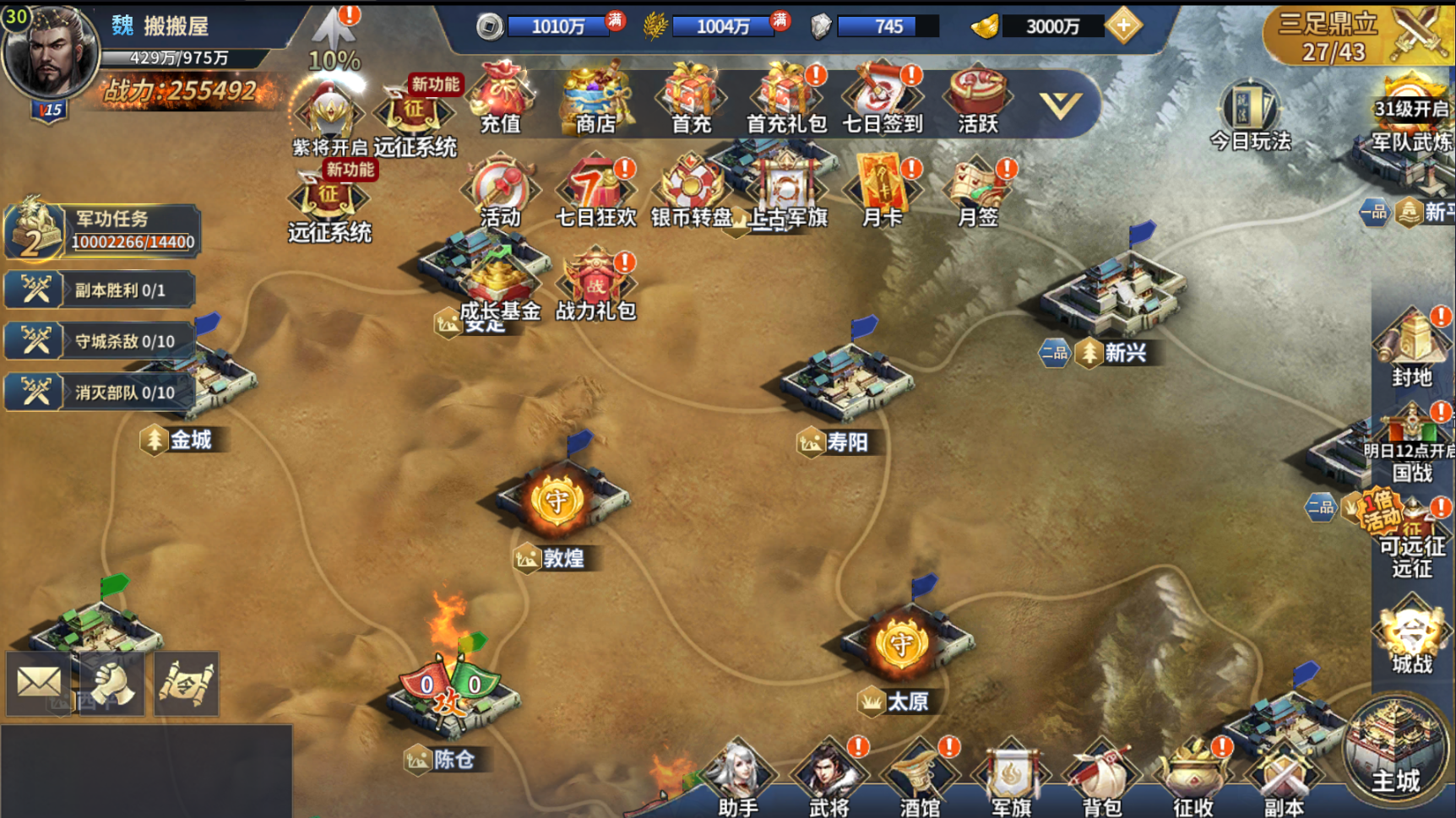Image resolution: width=1456 pixels, height=818 pixels.
Task: Collapse the top event icon row arrow
Action: click(1060, 105)
